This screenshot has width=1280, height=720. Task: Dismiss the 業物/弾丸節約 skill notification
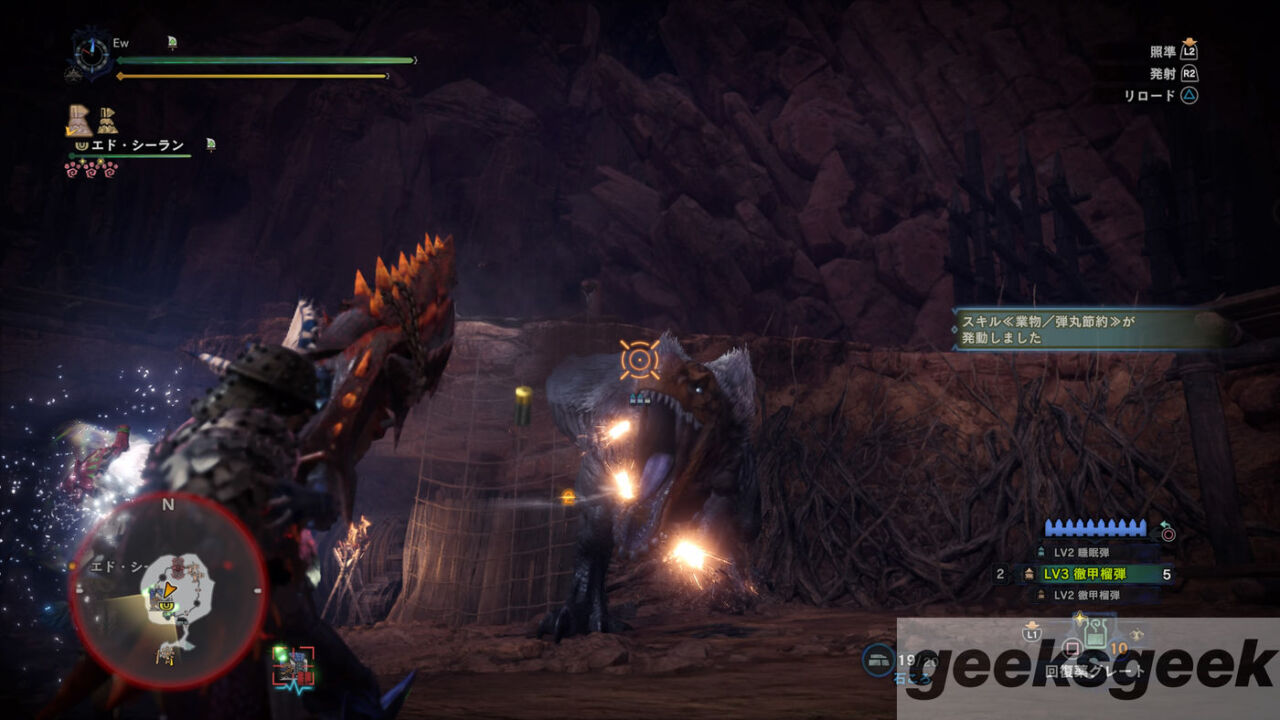pyautogui.click(x=1095, y=328)
